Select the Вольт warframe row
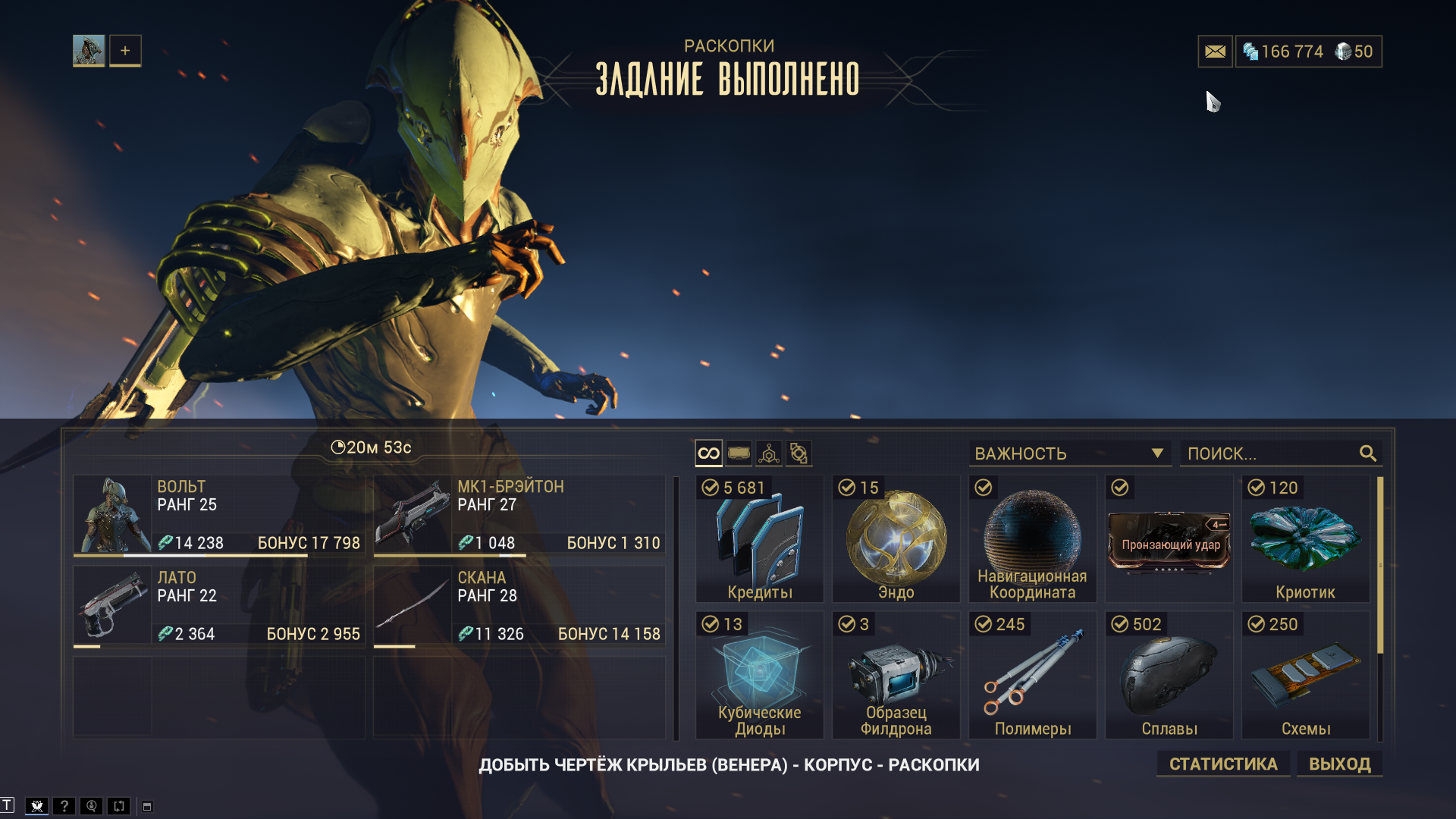Image resolution: width=1456 pixels, height=819 pixels. 219,515
